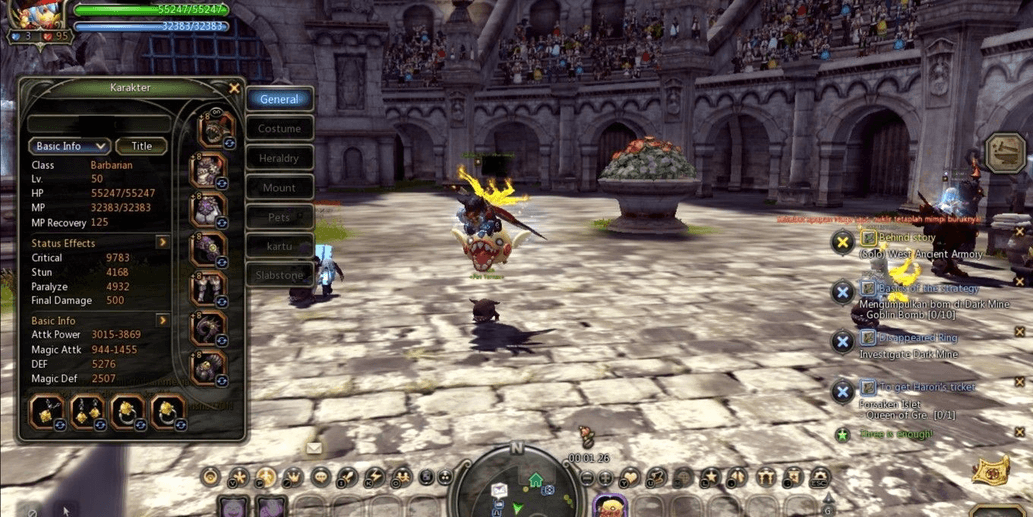This screenshot has width=1033, height=517.
Task: Open the scroll map icon
Action: 991,469
